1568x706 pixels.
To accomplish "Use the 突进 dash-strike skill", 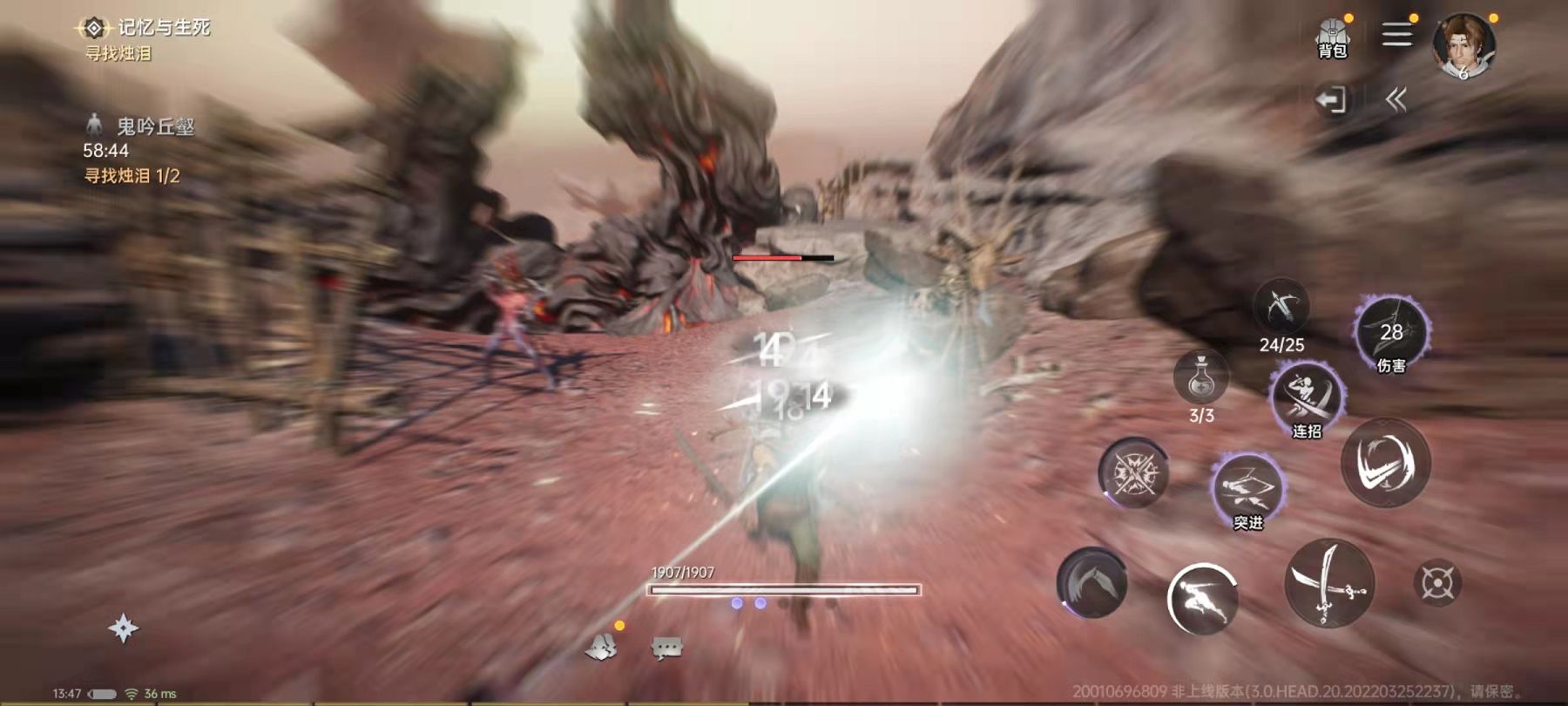I will (x=1247, y=489).
